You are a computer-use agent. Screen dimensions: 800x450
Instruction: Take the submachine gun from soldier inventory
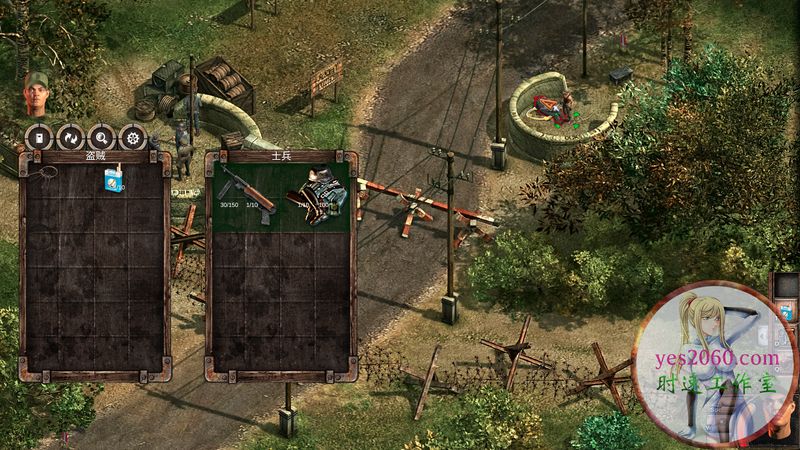[239, 183]
